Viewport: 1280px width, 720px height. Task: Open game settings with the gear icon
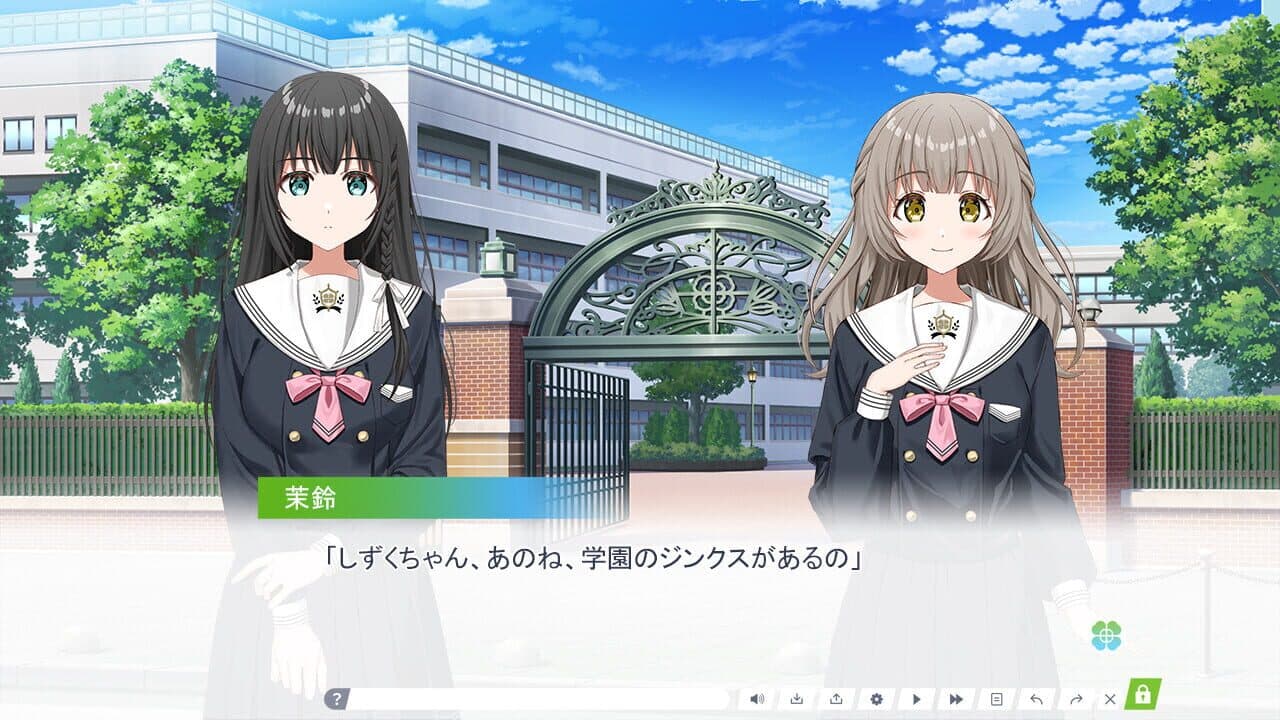(877, 698)
